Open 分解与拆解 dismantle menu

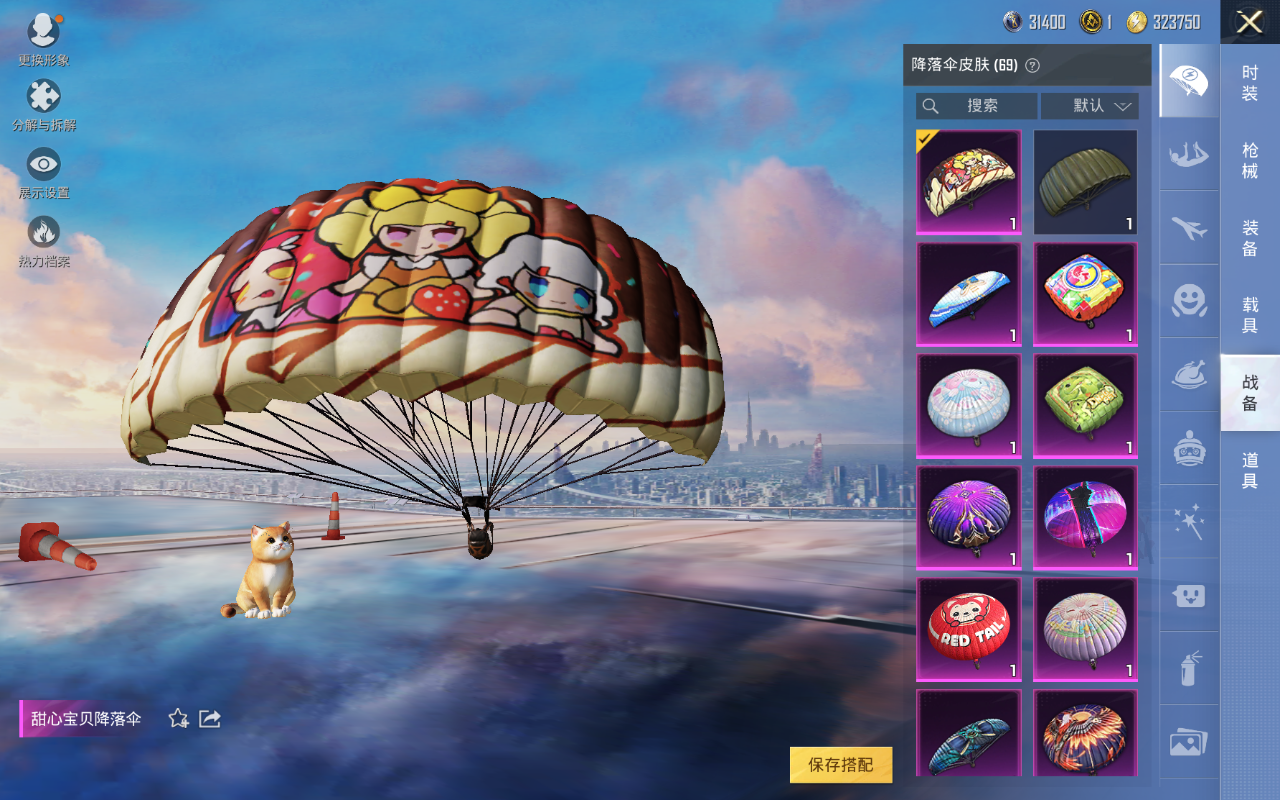pos(44,104)
